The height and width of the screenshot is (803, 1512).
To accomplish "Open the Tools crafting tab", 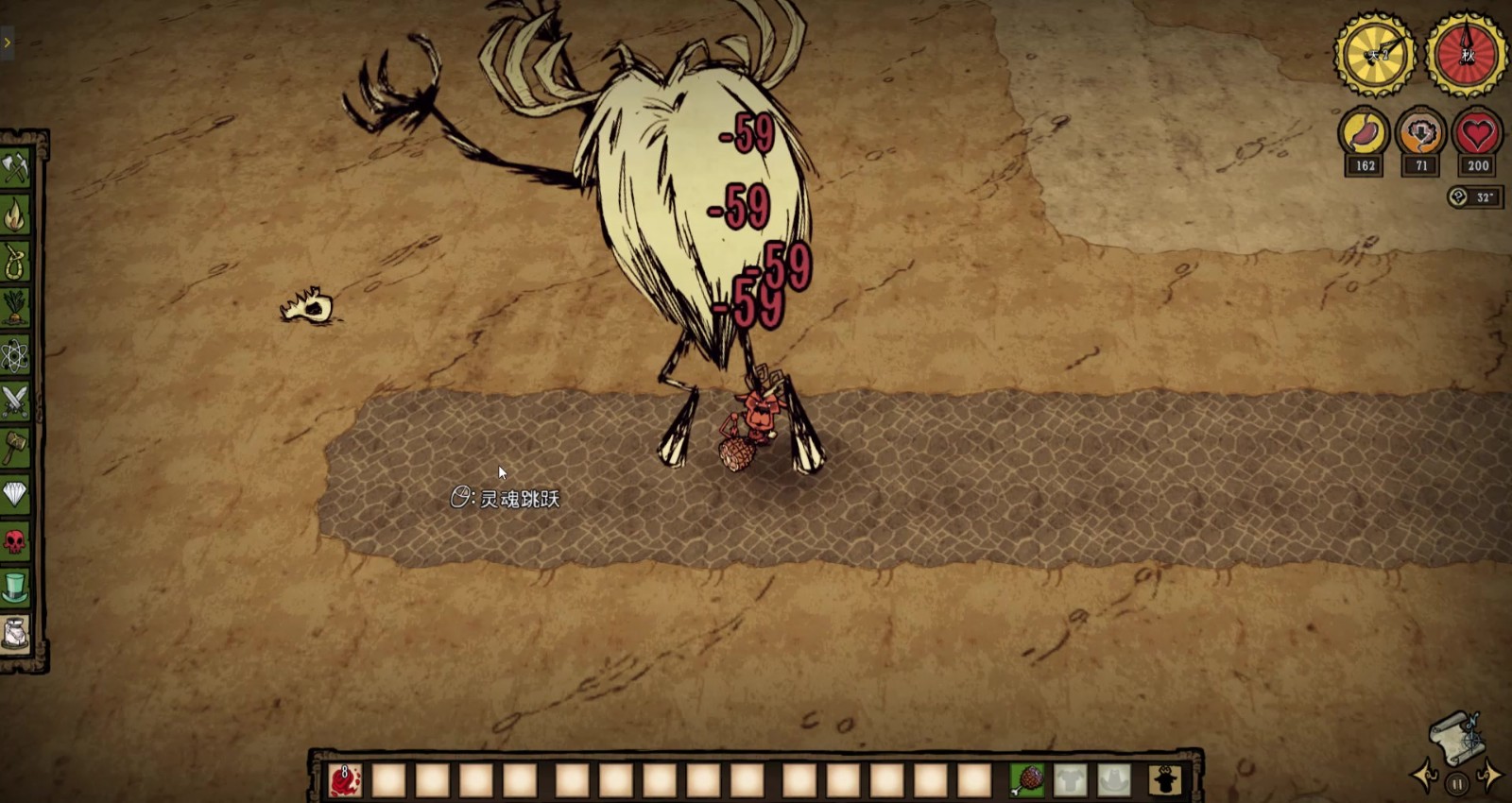I will click(16, 169).
